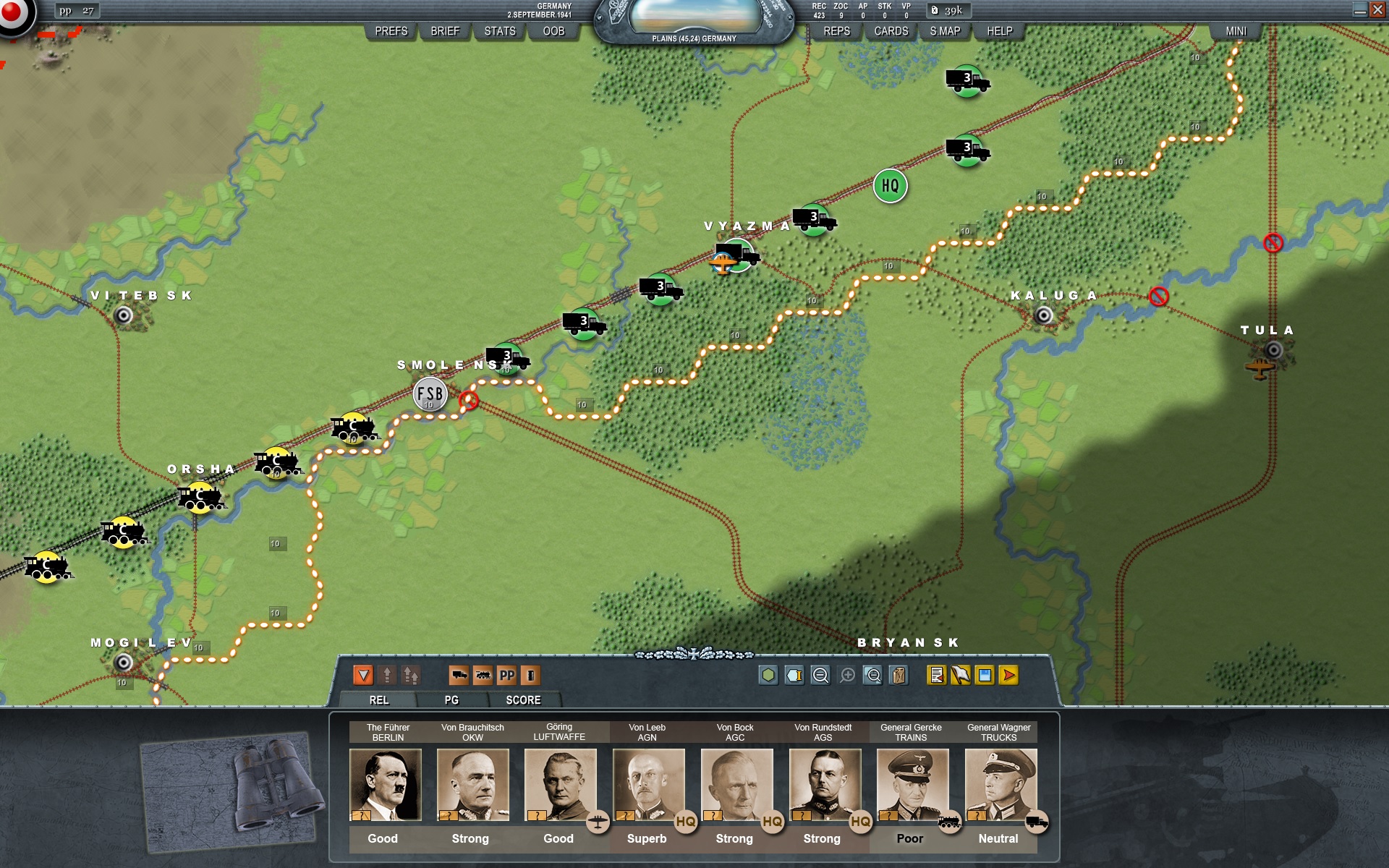Show the STATS screen
The height and width of the screenshot is (868, 1389).
coord(500,31)
